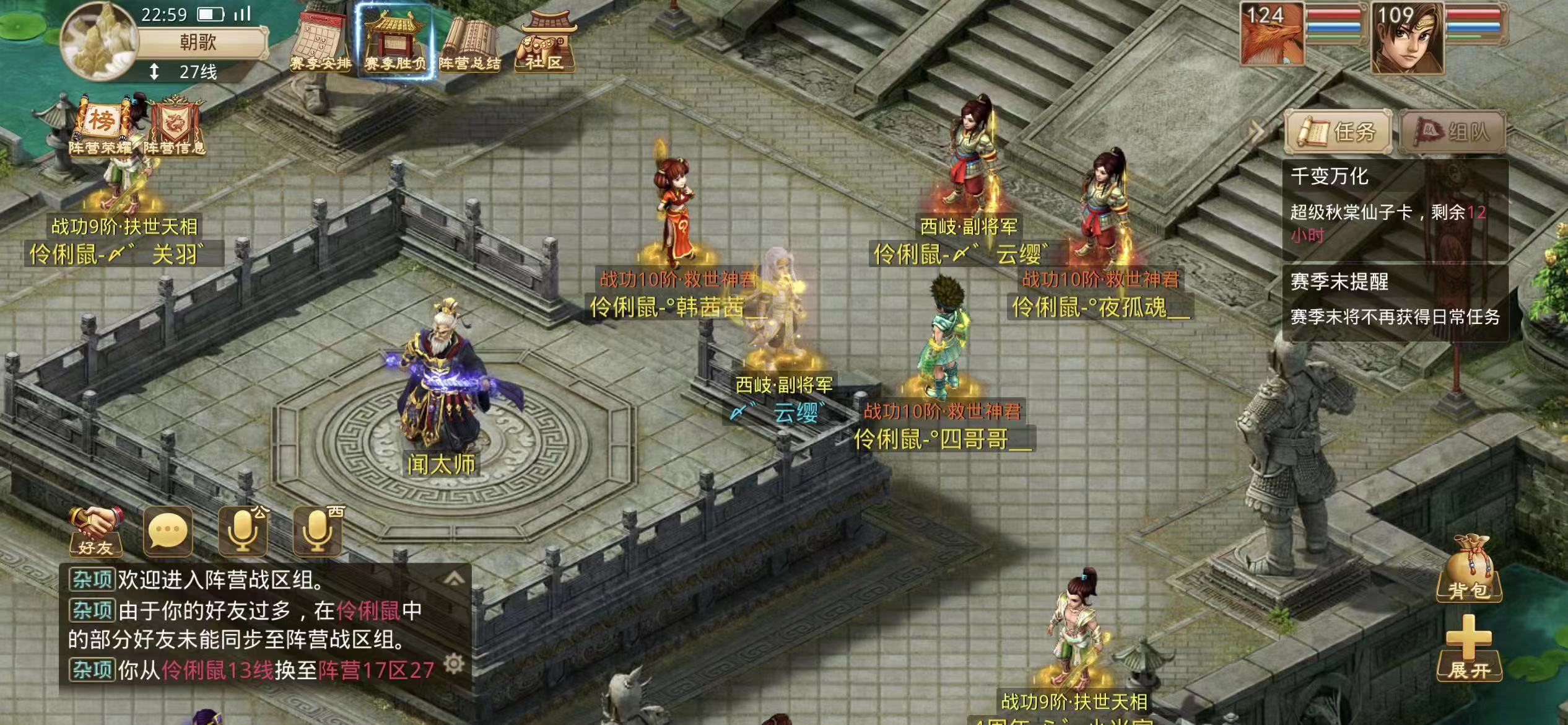Open the 赛季胜负 season results icon
Viewport: 1568px width, 725px height.
(x=395, y=42)
